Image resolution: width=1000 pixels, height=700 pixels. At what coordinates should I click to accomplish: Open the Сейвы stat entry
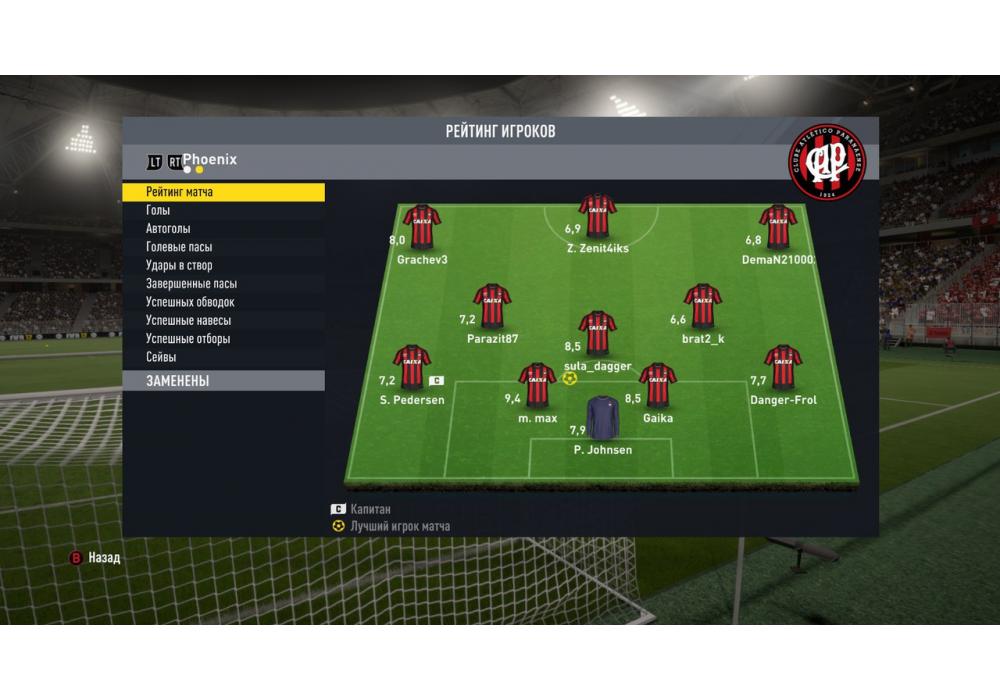(223, 357)
